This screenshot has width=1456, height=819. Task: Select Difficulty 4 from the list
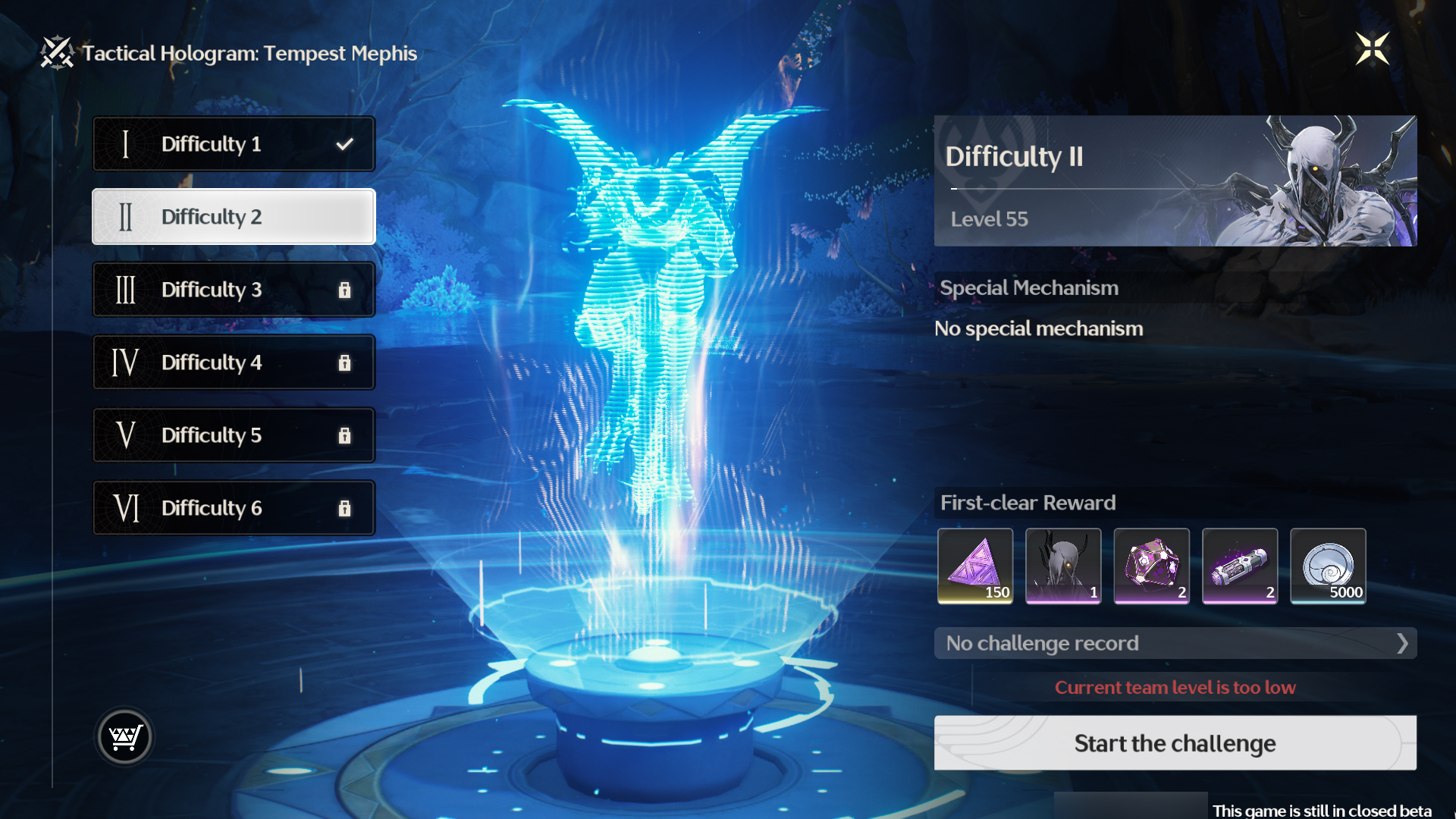tap(234, 362)
